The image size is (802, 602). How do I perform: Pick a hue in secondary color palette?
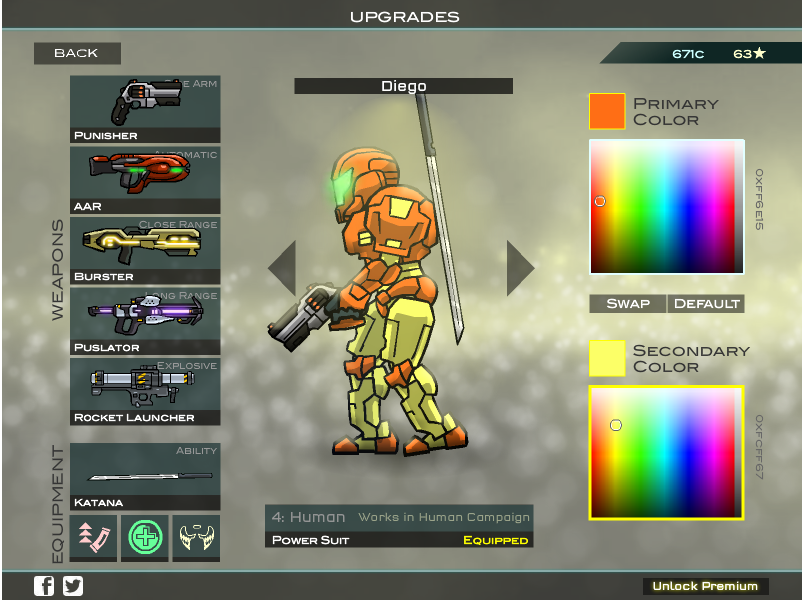[666, 453]
